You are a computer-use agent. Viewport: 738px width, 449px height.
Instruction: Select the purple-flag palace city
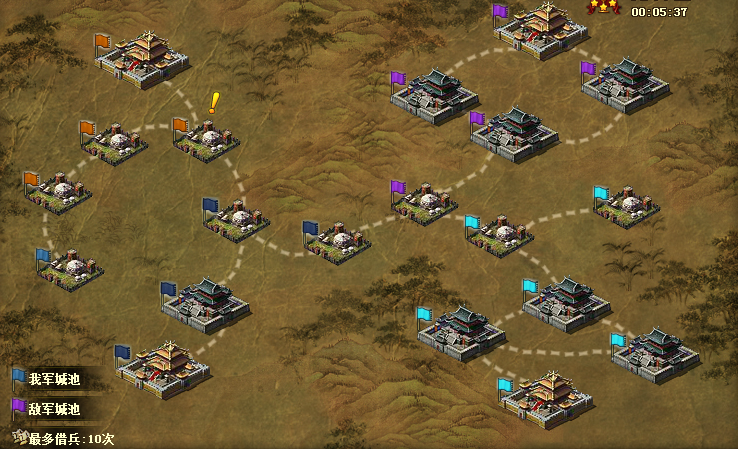point(542,30)
